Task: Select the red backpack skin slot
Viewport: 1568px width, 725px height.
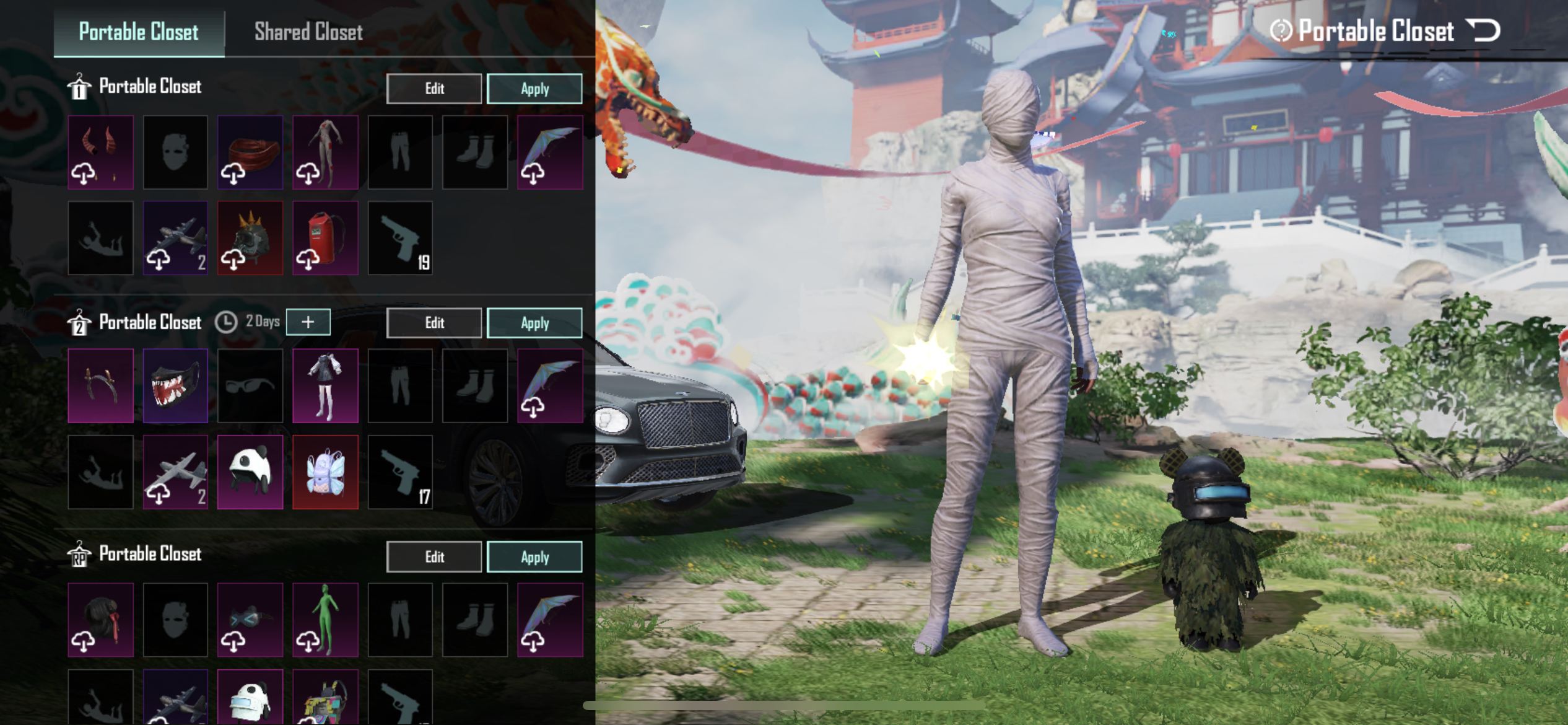Action: pyautogui.click(x=325, y=238)
